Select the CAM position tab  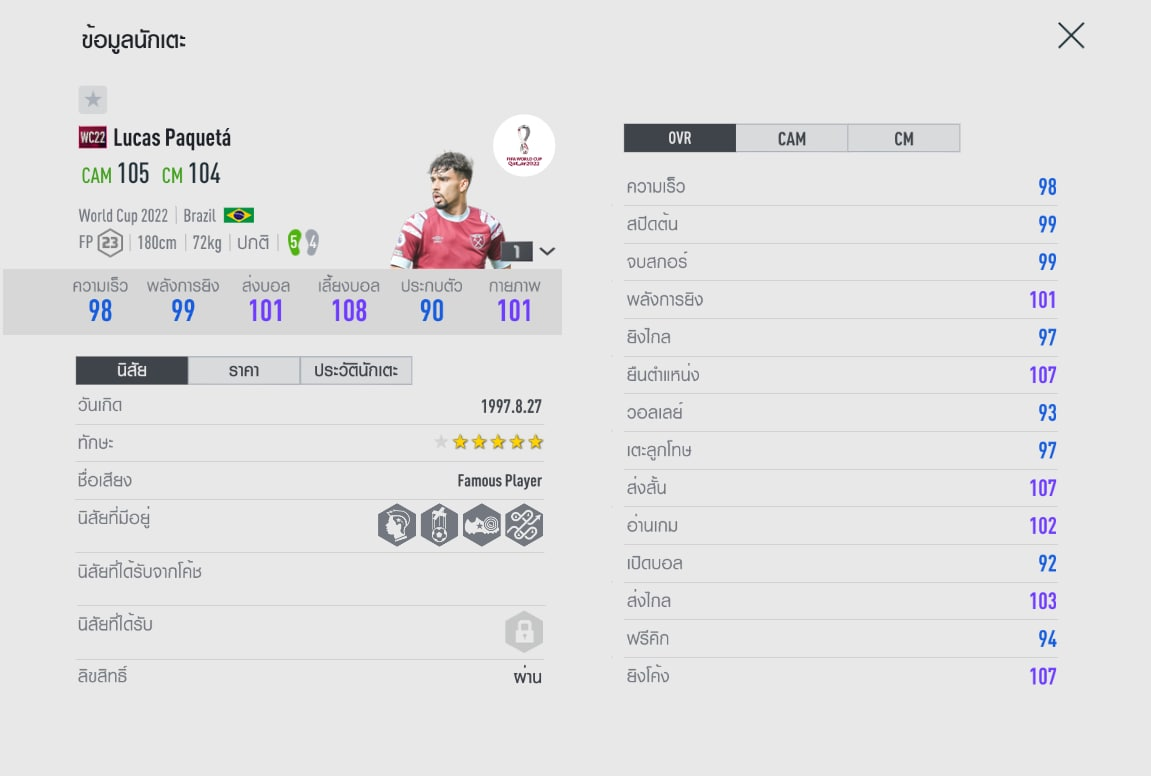pyautogui.click(x=791, y=139)
